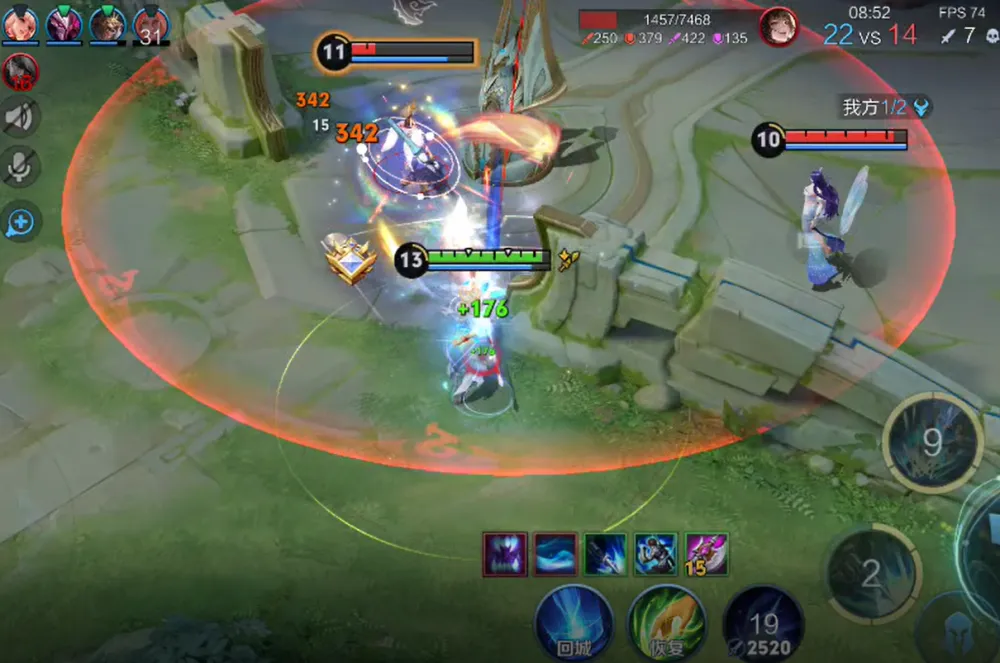Viewport: 1000px width, 663px height.
Task: Tap the targeted enemy hero portrait
Action: [x=779, y=27]
